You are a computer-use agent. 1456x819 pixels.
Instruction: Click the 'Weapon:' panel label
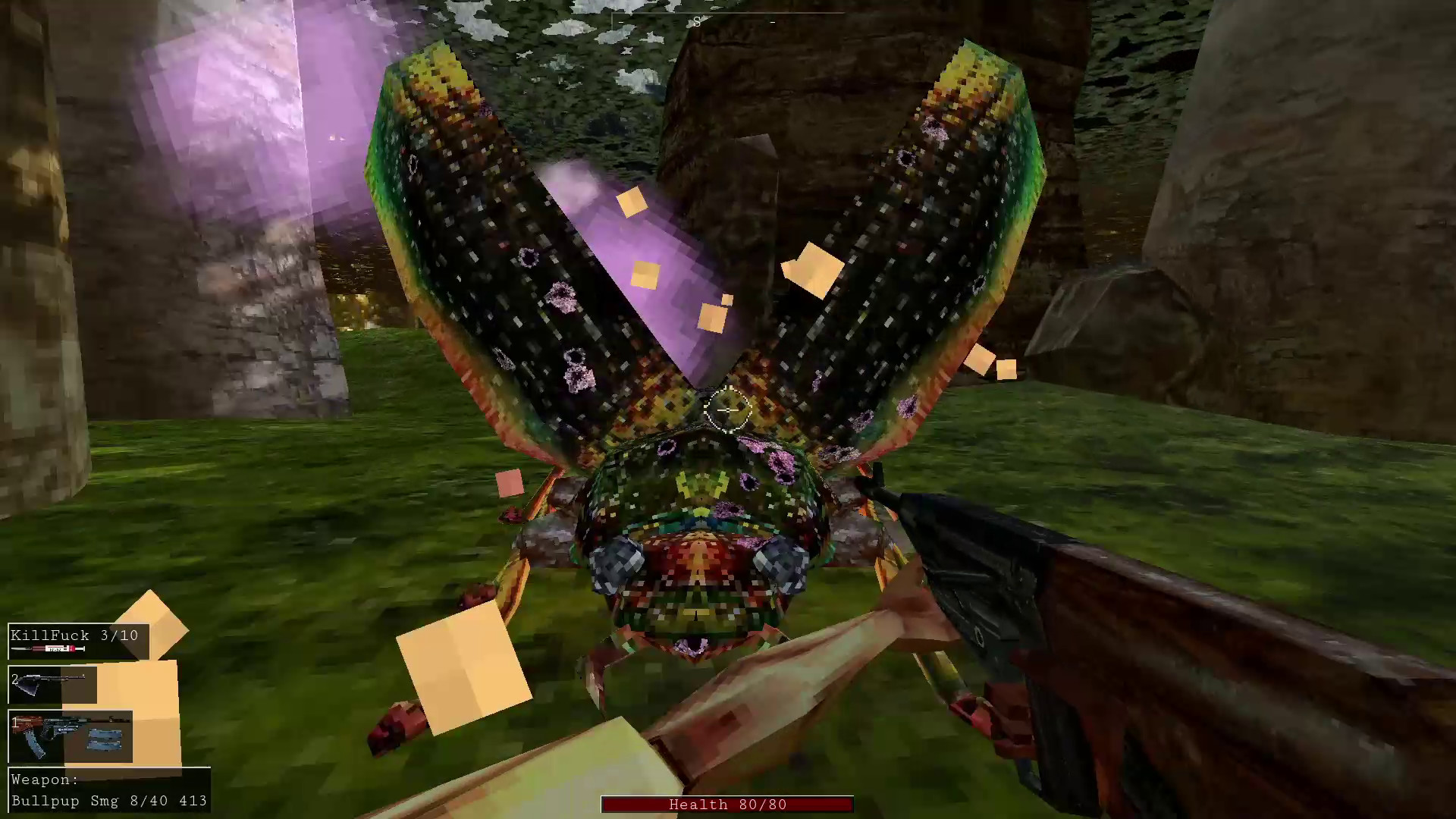(x=47, y=779)
